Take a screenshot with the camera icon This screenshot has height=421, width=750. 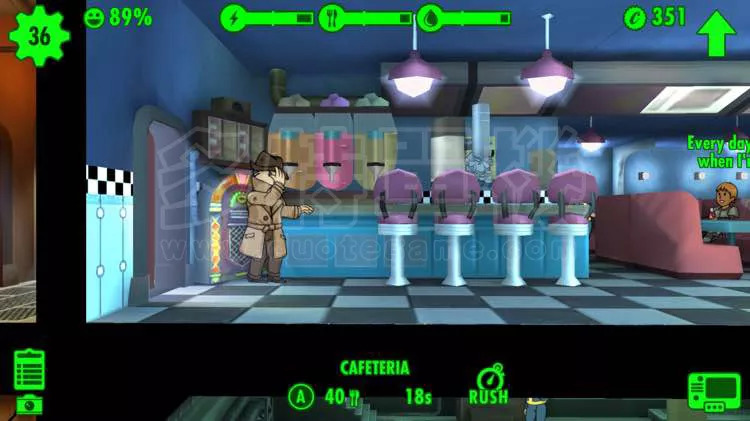click(29, 404)
